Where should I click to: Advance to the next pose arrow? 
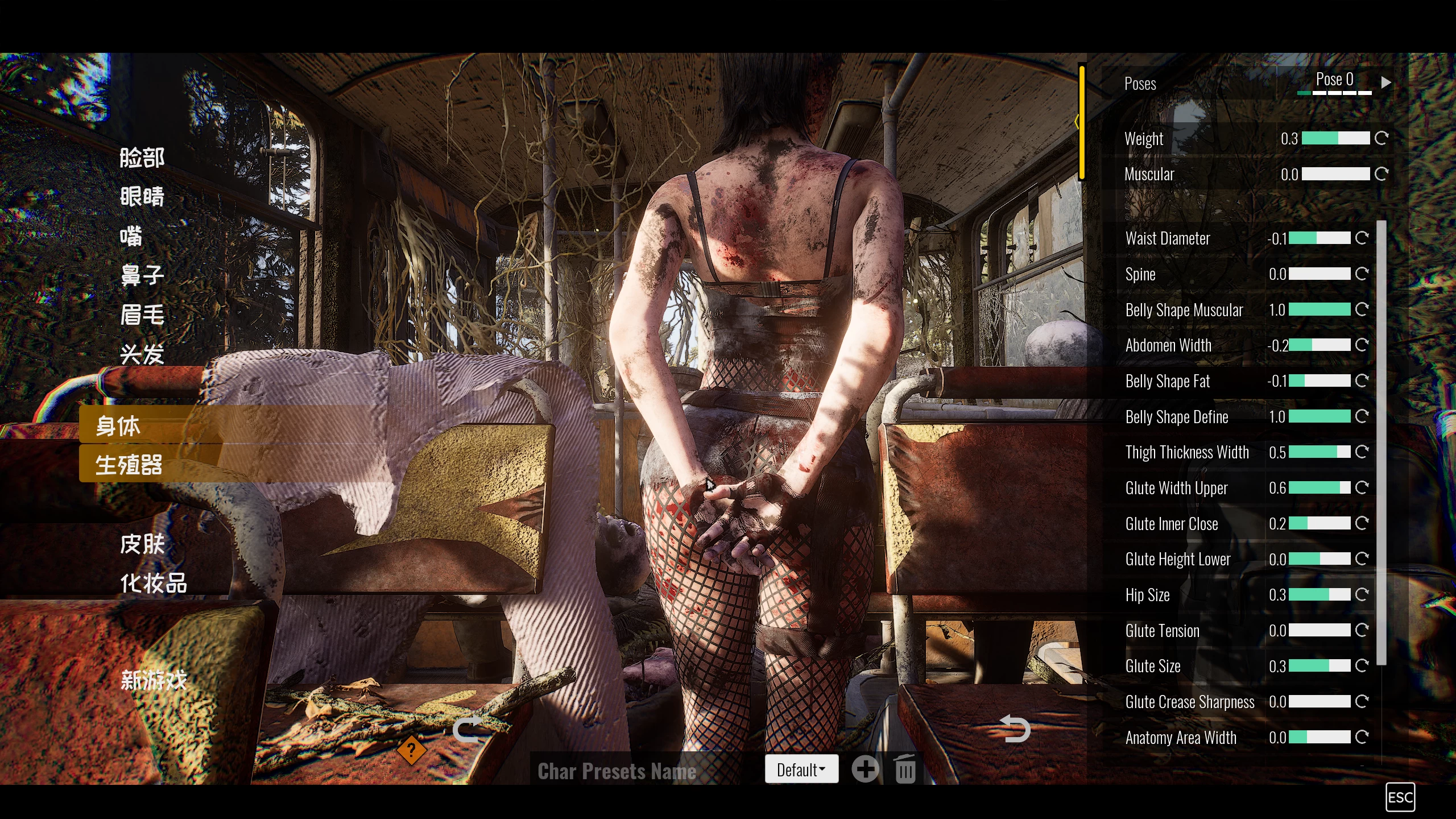pyautogui.click(x=1387, y=82)
